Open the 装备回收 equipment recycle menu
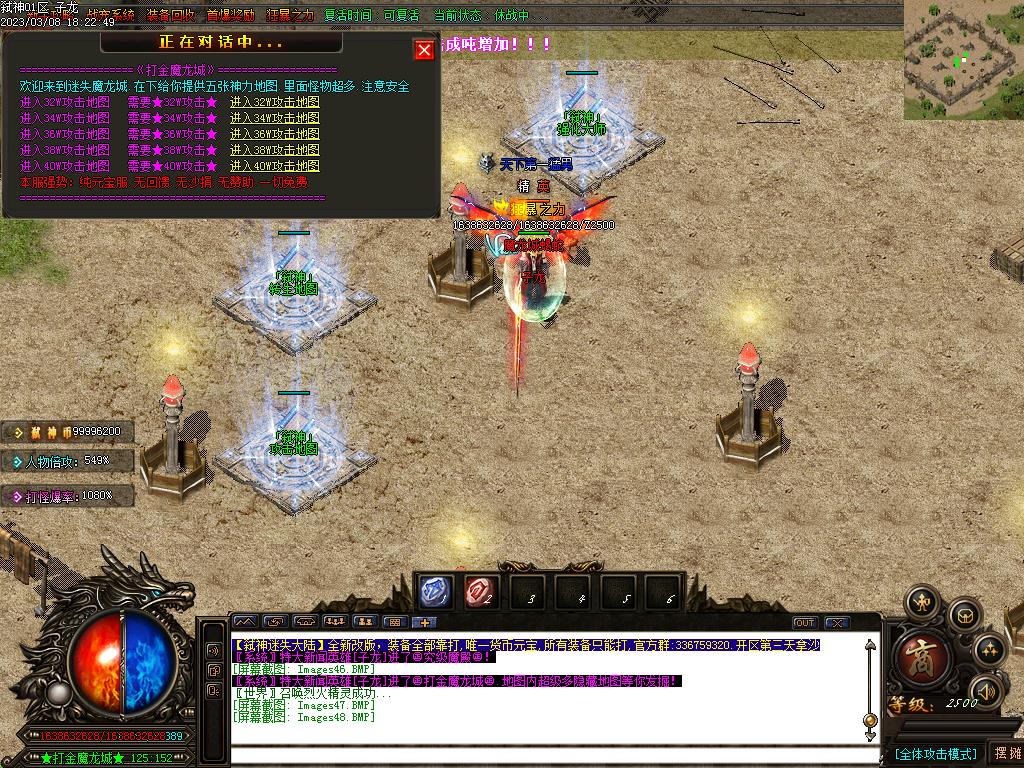The height and width of the screenshot is (768, 1024). click(170, 16)
